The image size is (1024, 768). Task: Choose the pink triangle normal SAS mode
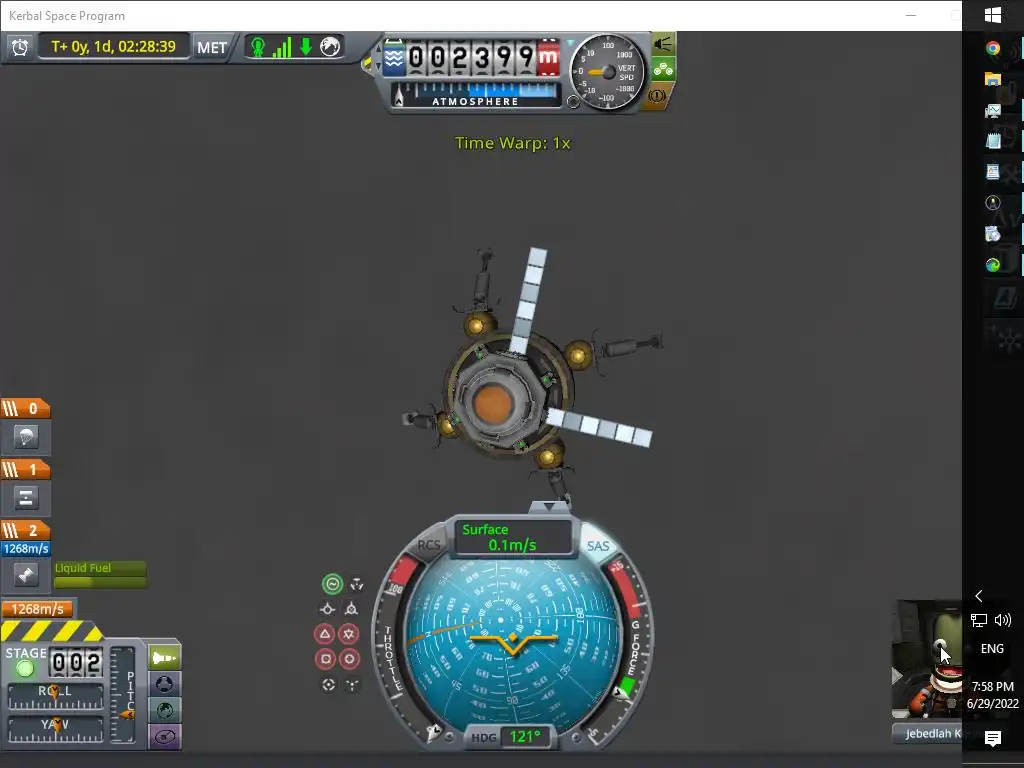point(325,633)
